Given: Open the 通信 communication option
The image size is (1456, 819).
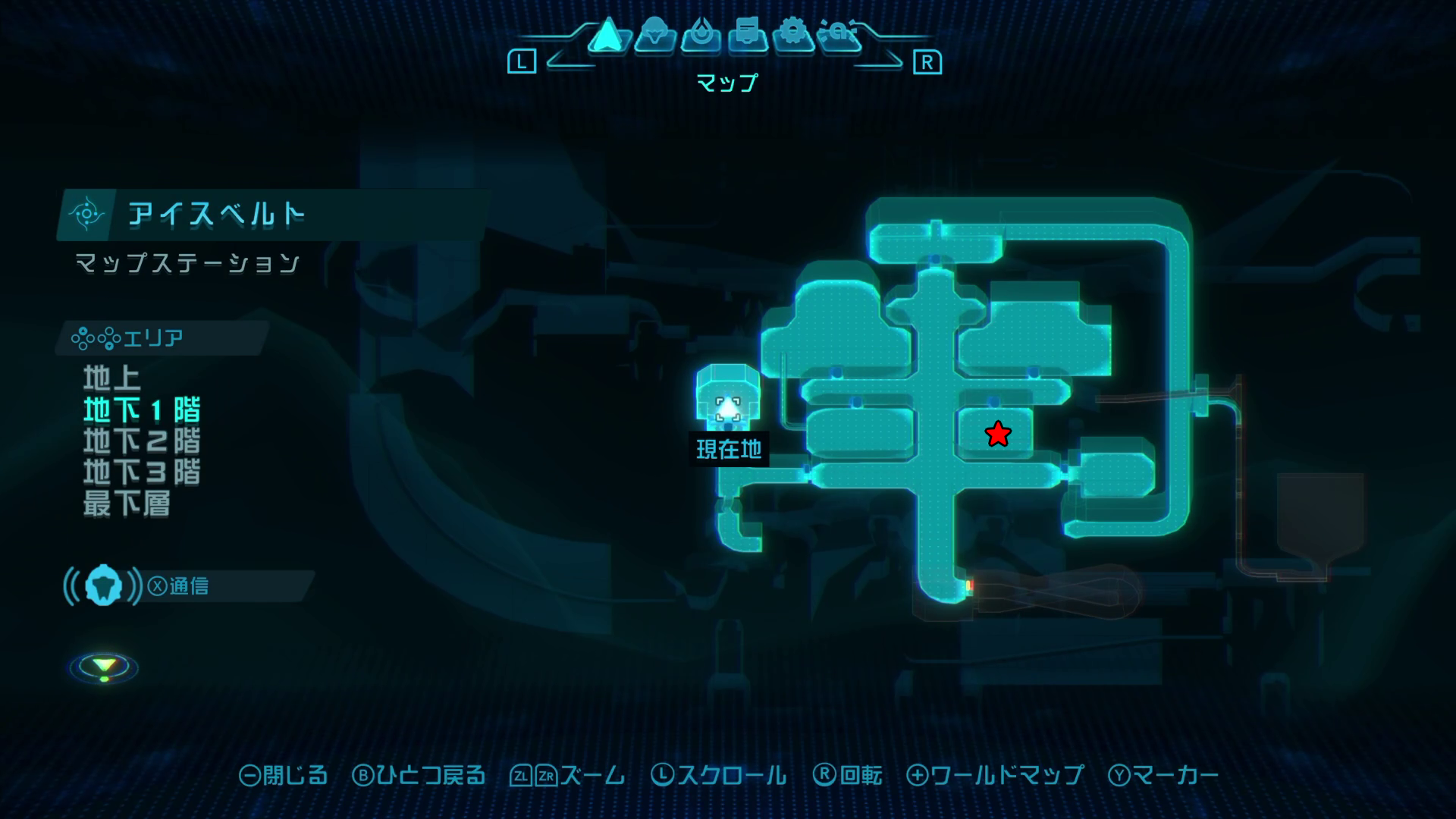Looking at the screenshot, I should (179, 586).
